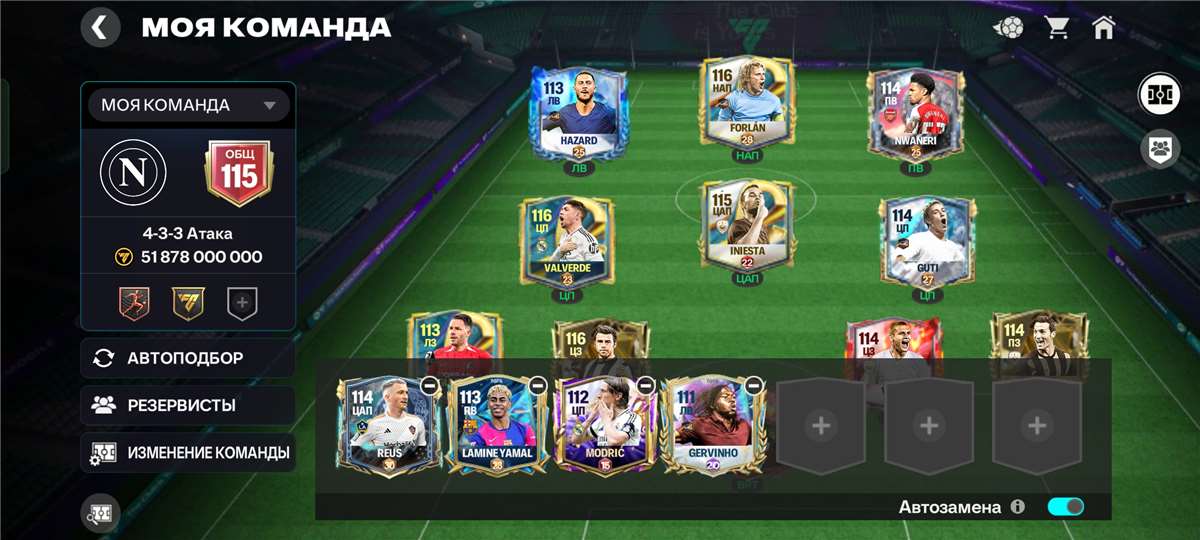This screenshot has width=1200, height=540.
Task: Open ИЗМЕНЕНИЕ КОМАНДЫ team settings
Action: pyautogui.click(x=188, y=452)
